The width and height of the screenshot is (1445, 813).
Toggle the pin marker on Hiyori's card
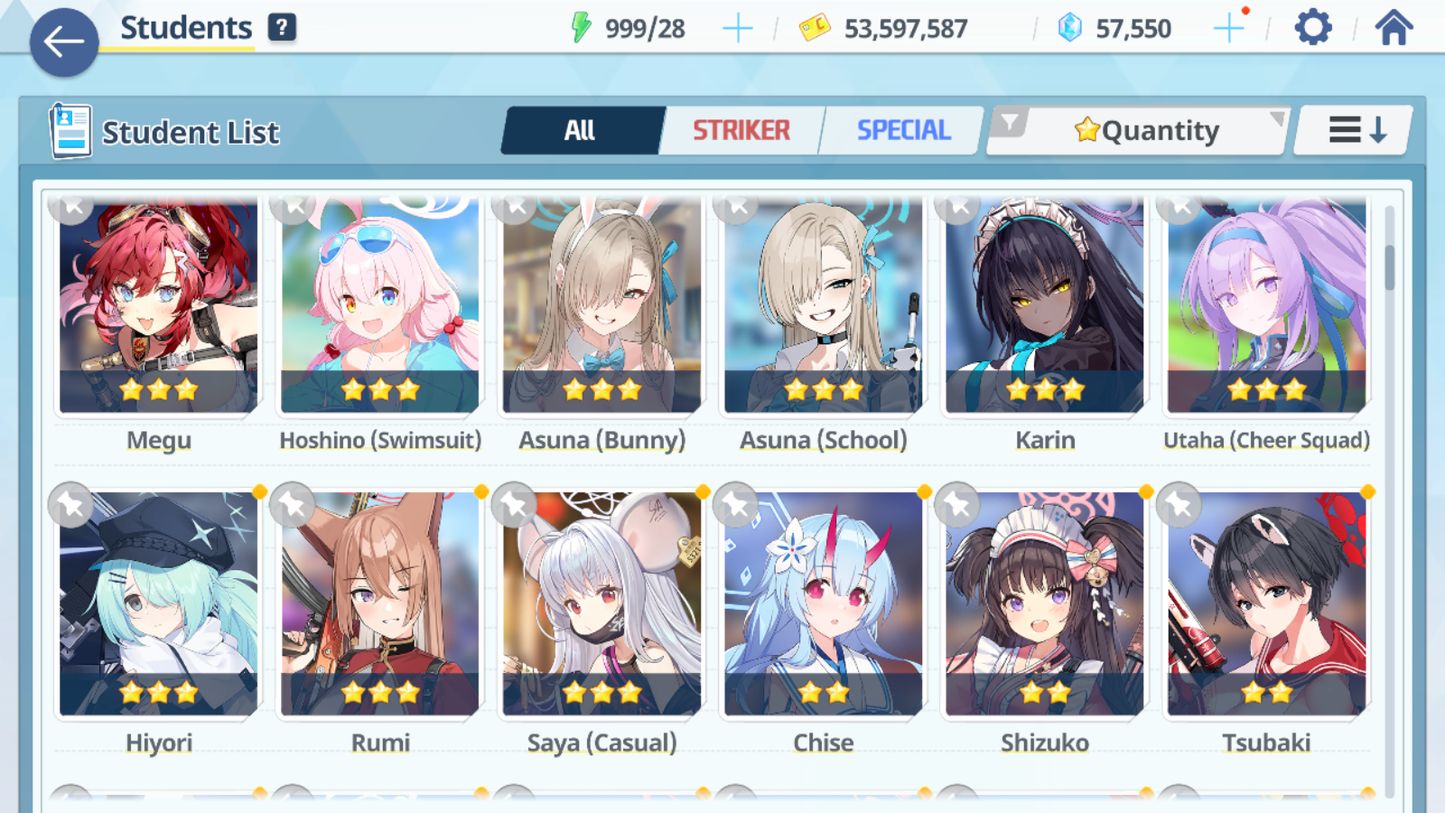tap(70, 505)
